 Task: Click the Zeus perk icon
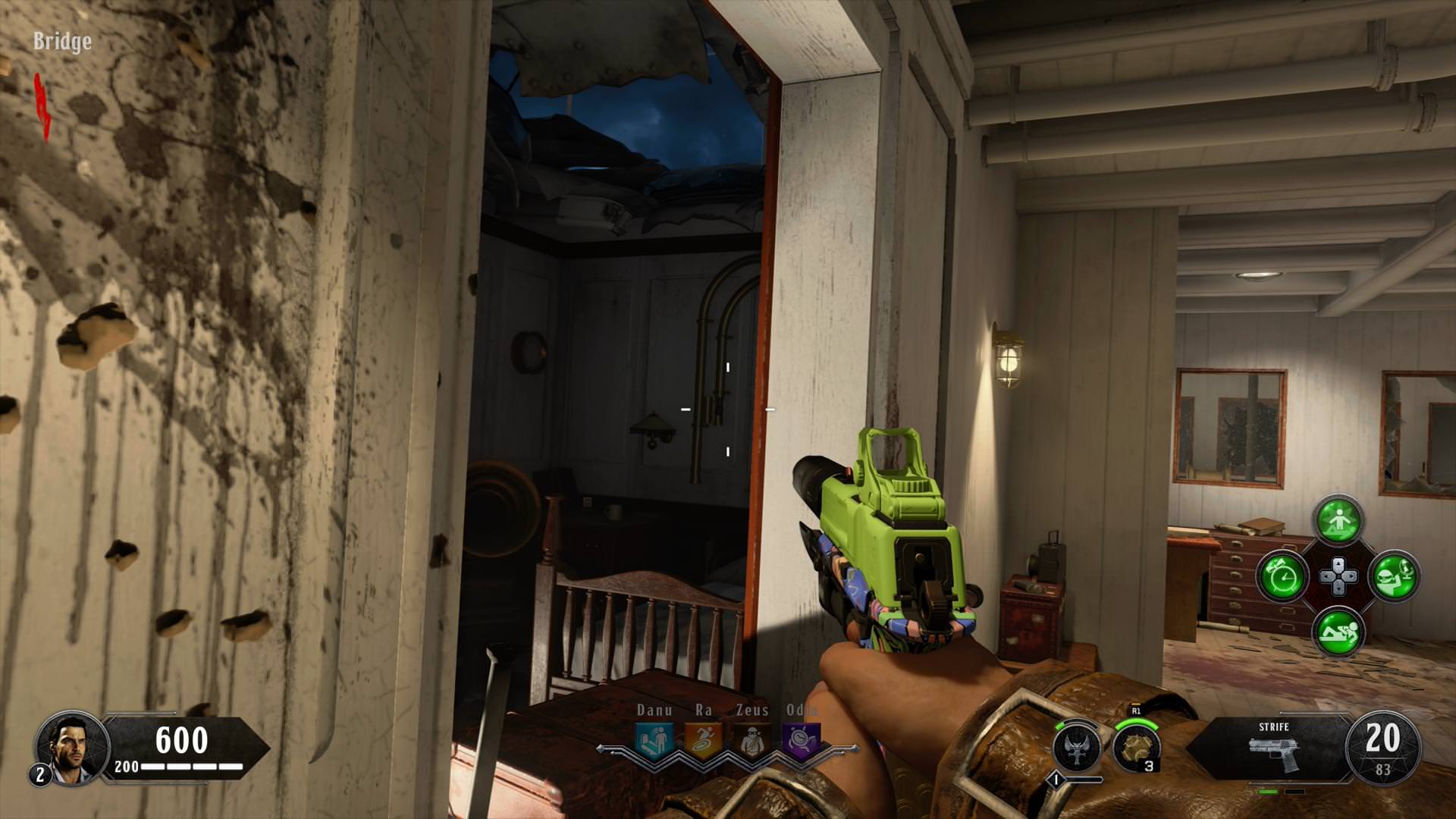pyautogui.click(x=752, y=741)
